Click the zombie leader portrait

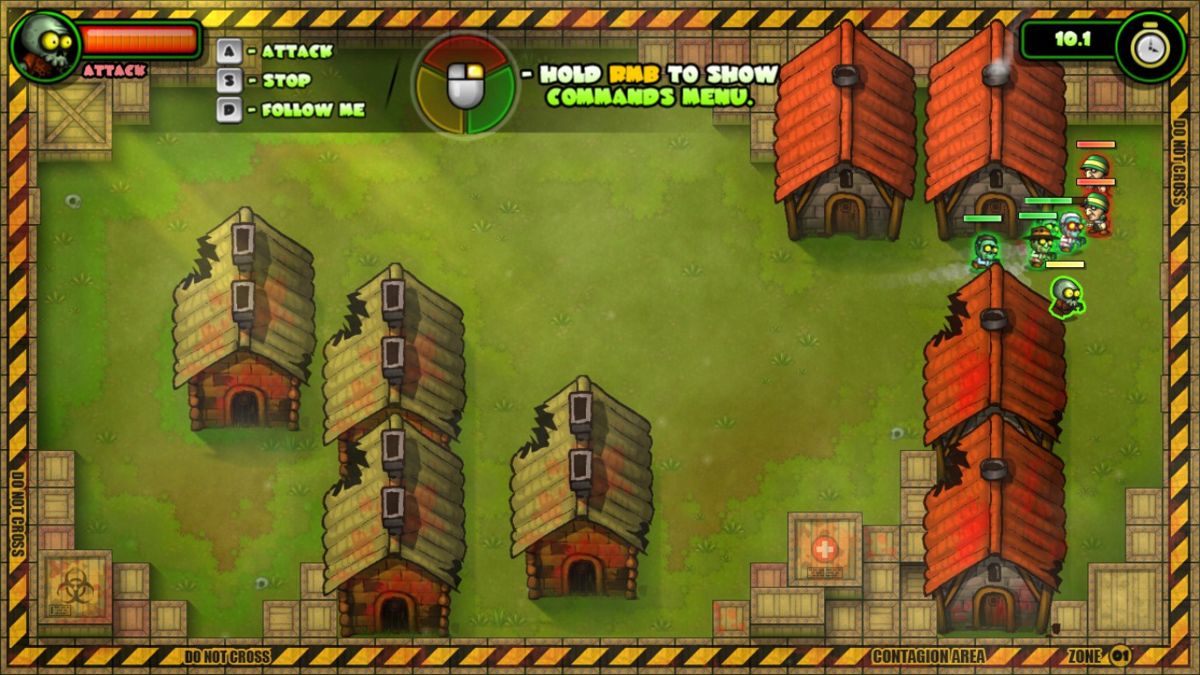[x=46, y=46]
